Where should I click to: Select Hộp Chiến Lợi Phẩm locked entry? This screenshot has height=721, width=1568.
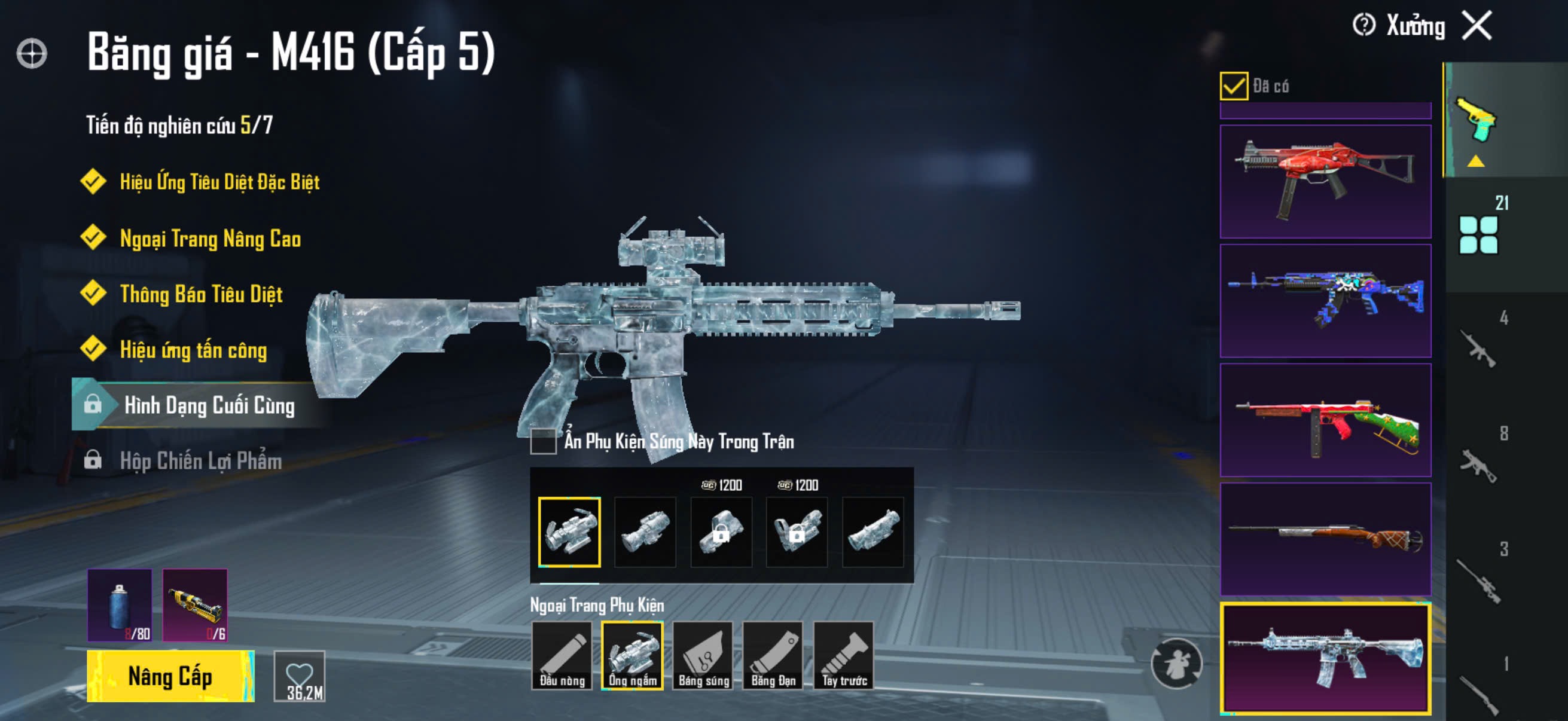coord(200,460)
